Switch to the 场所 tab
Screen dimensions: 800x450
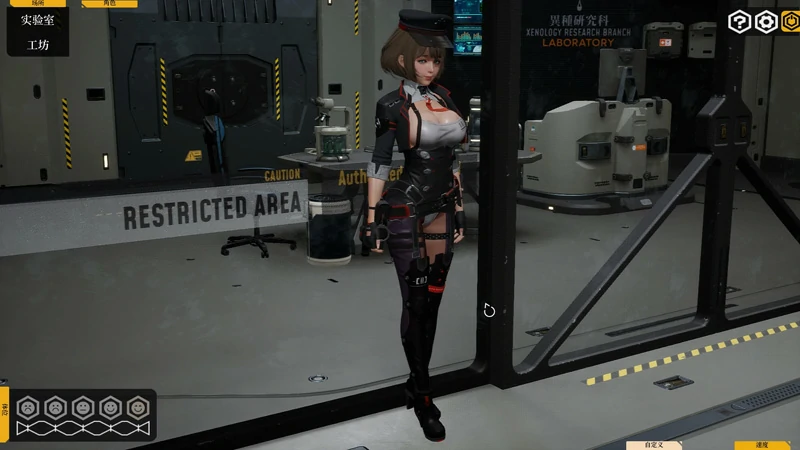(38, 4)
